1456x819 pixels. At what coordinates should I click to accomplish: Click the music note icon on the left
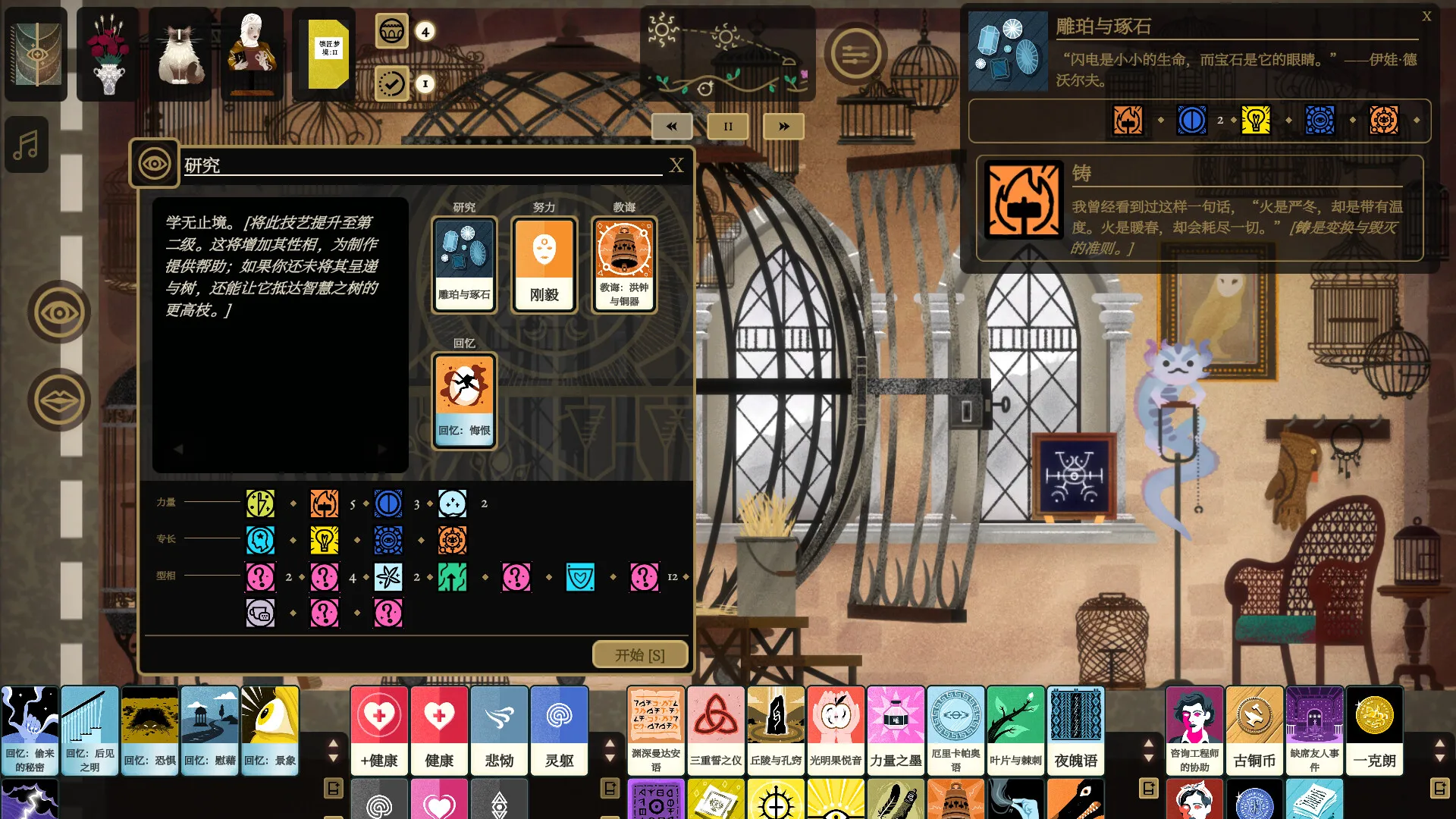[27, 144]
